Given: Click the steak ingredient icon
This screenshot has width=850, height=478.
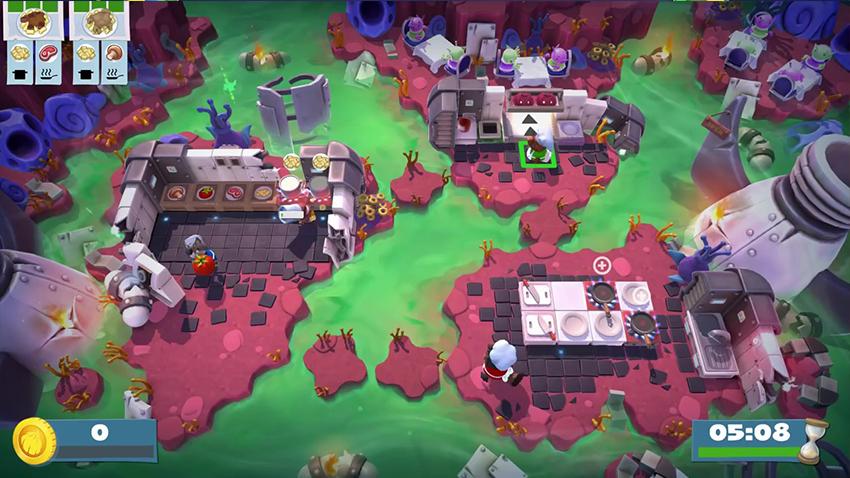Looking at the screenshot, I should point(48,51).
